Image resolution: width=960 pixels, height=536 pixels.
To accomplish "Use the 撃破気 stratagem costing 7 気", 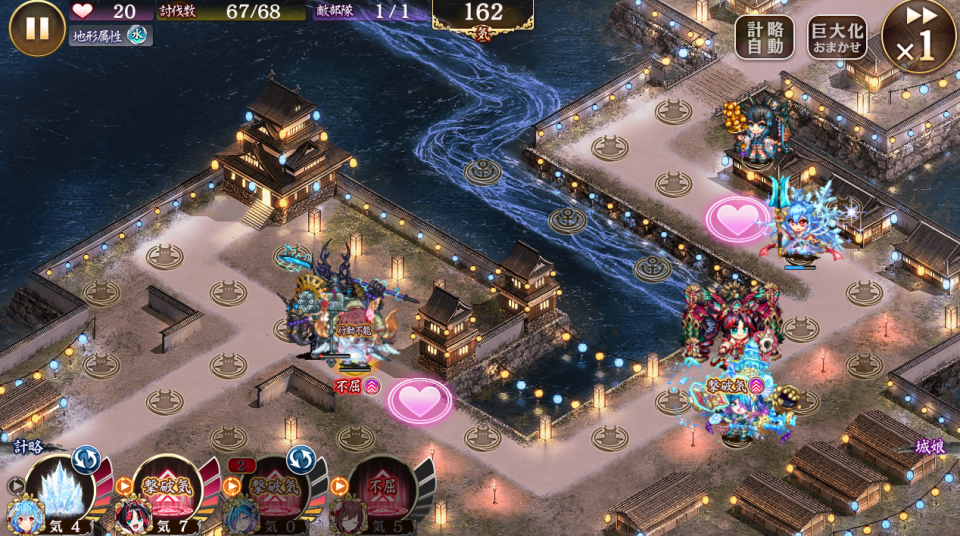I will pos(167,492).
